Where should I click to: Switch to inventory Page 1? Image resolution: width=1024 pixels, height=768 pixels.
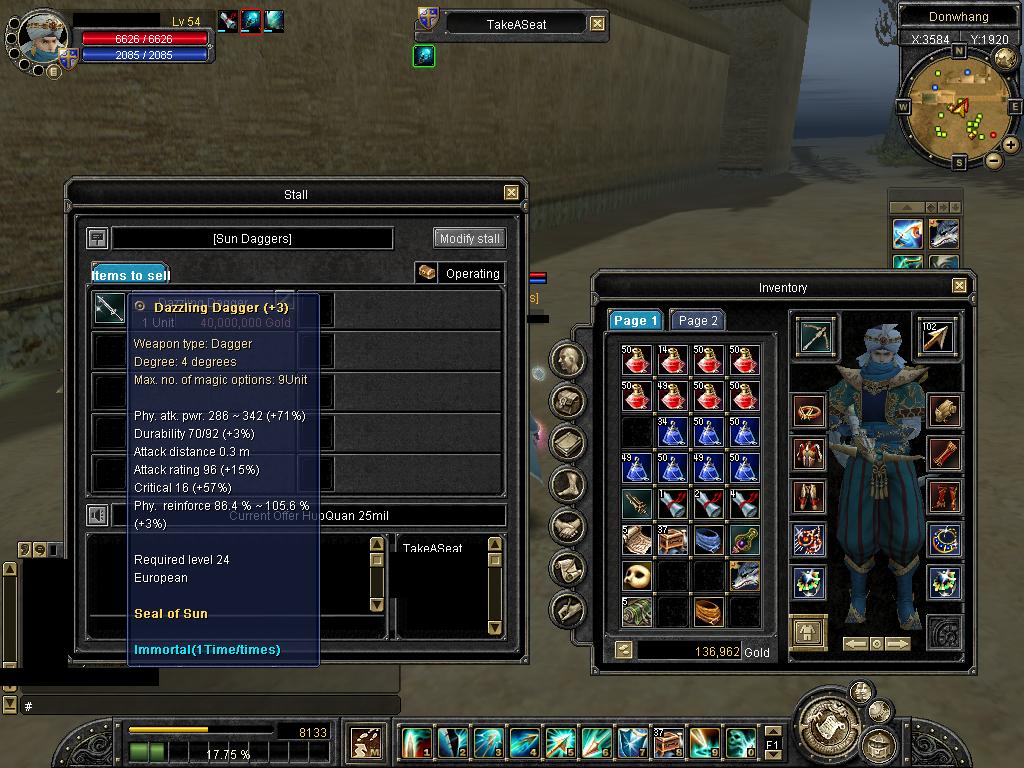[x=635, y=320]
